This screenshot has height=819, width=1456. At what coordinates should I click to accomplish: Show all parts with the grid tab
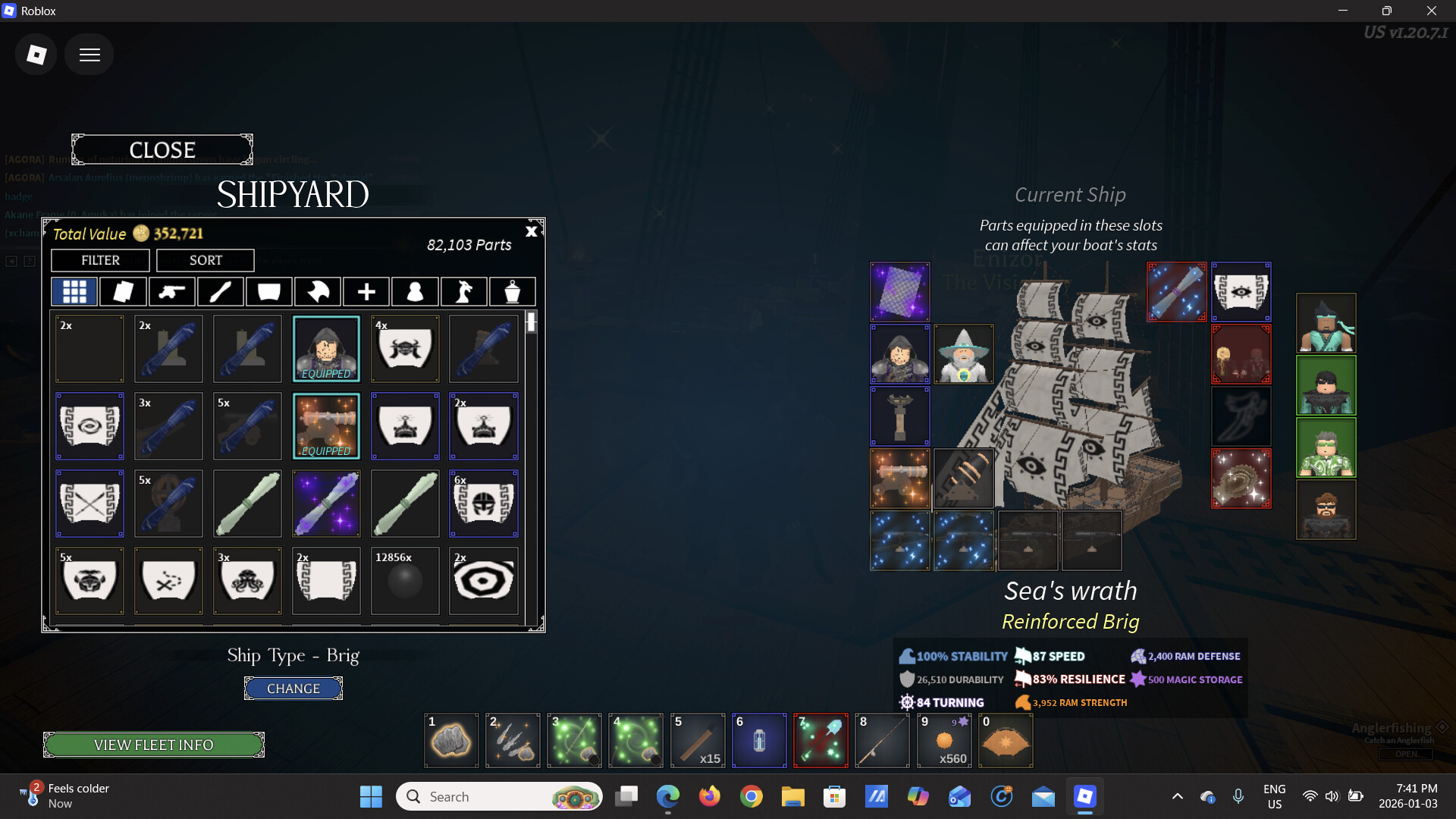(x=74, y=291)
